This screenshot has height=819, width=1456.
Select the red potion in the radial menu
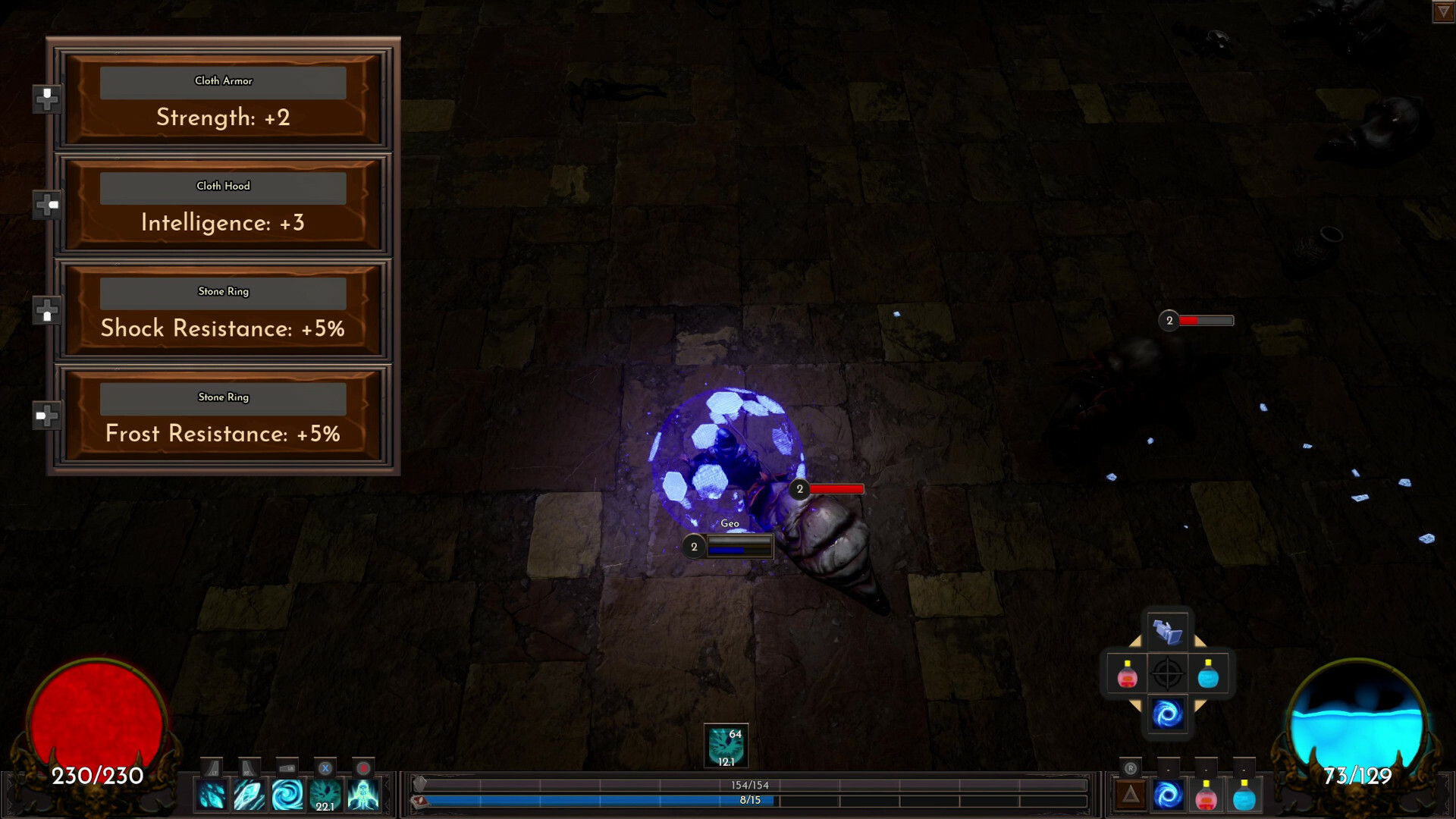tap(1126, 674)
